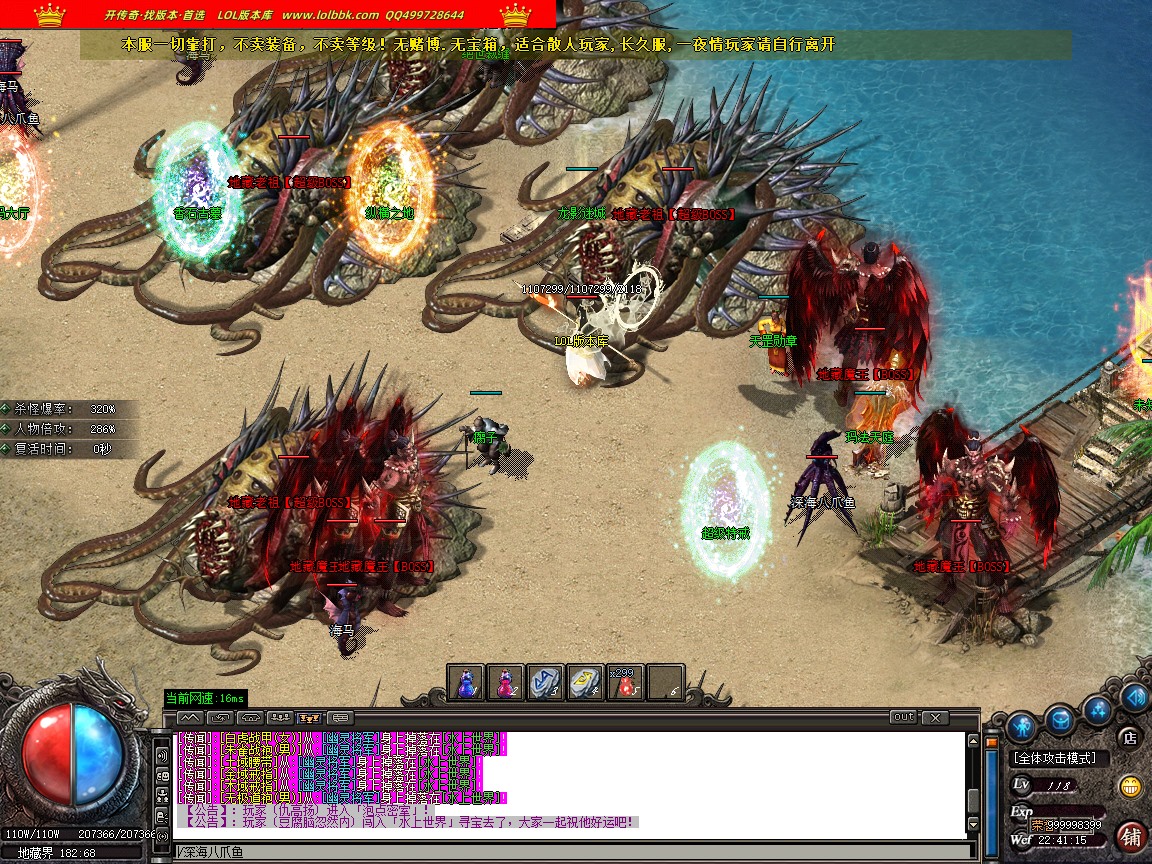
Task: Open the red 铺 stall button
Action: point(1131,835)
